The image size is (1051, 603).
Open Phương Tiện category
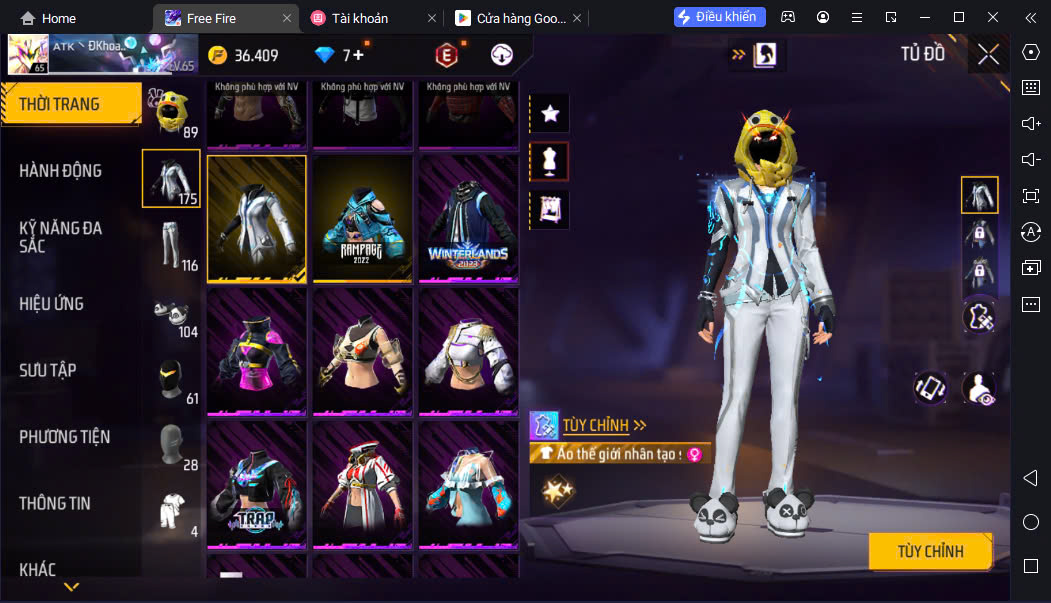click(x=65, y=437)
